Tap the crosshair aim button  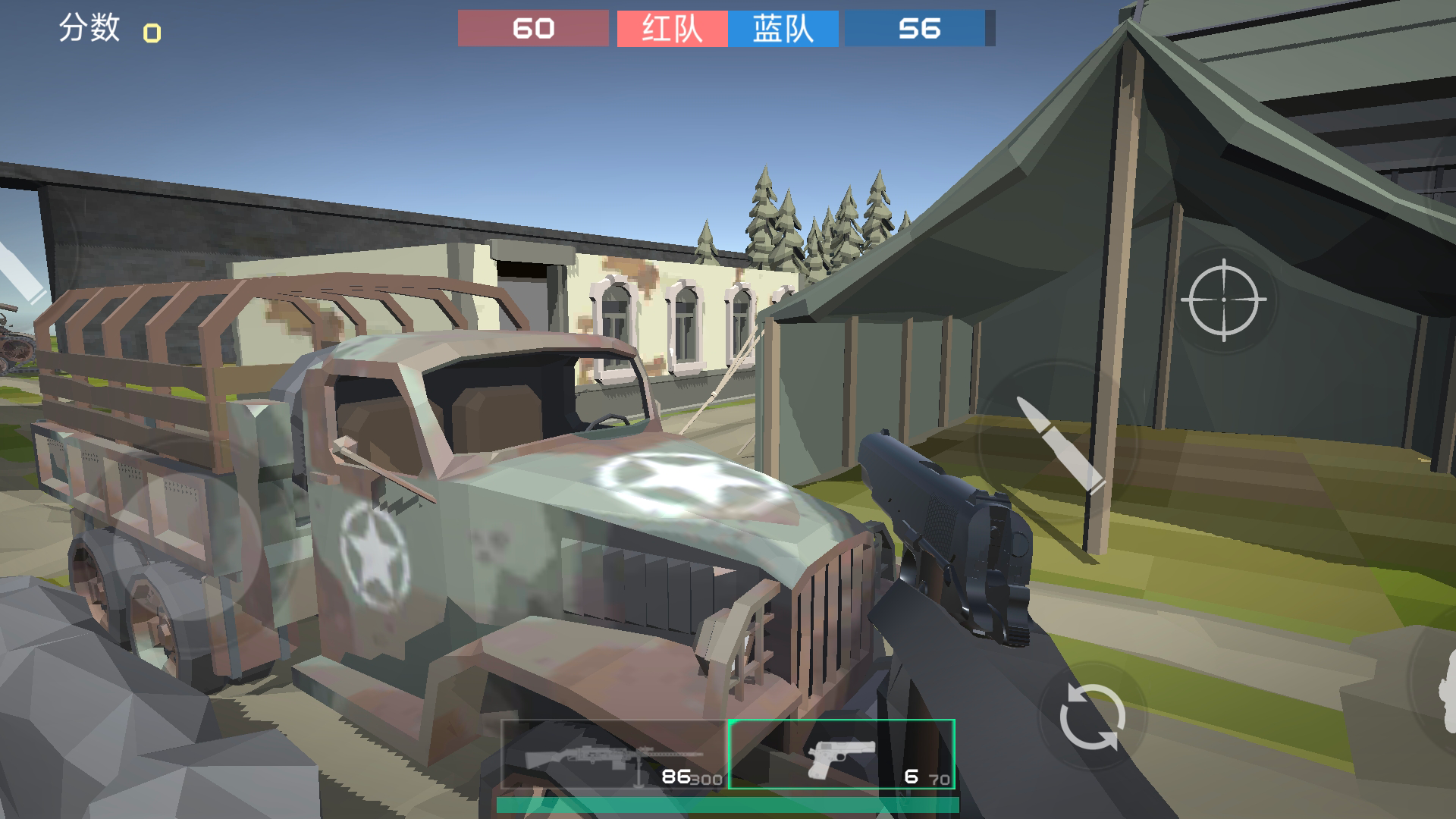pos(1223,300)
